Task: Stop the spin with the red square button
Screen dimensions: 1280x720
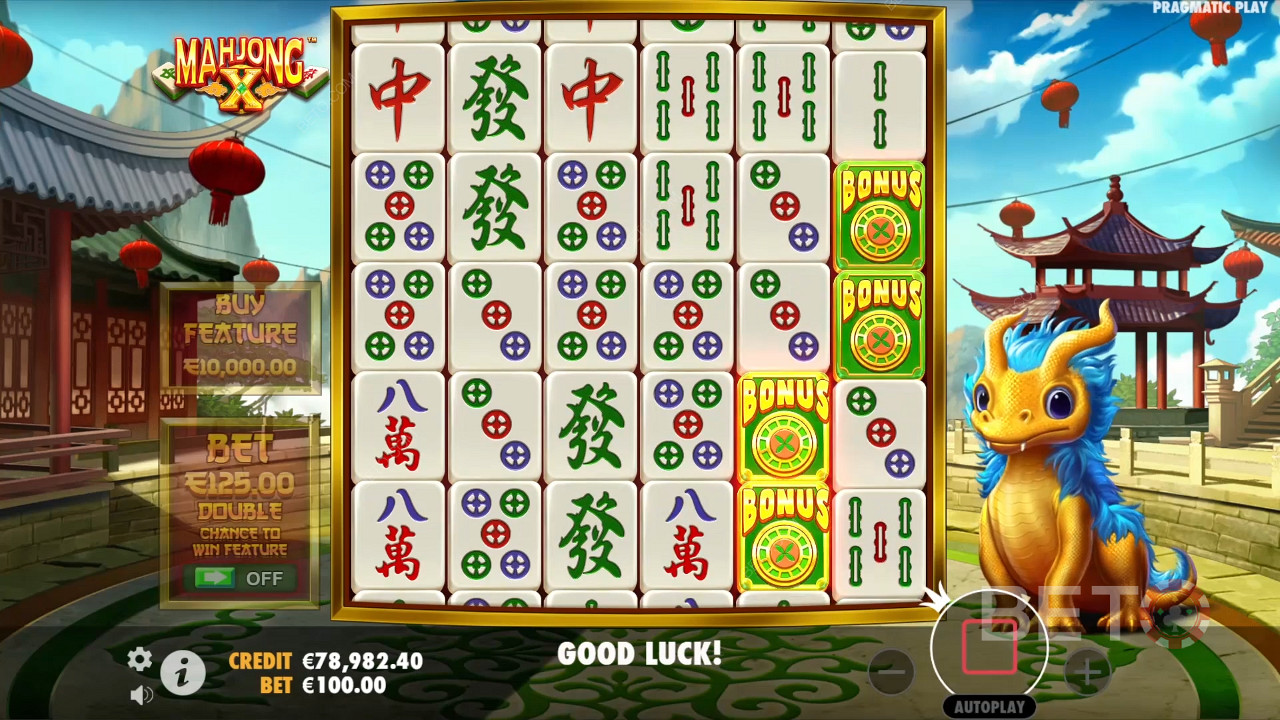Action: pyautogui.click(x=989, y=648)
